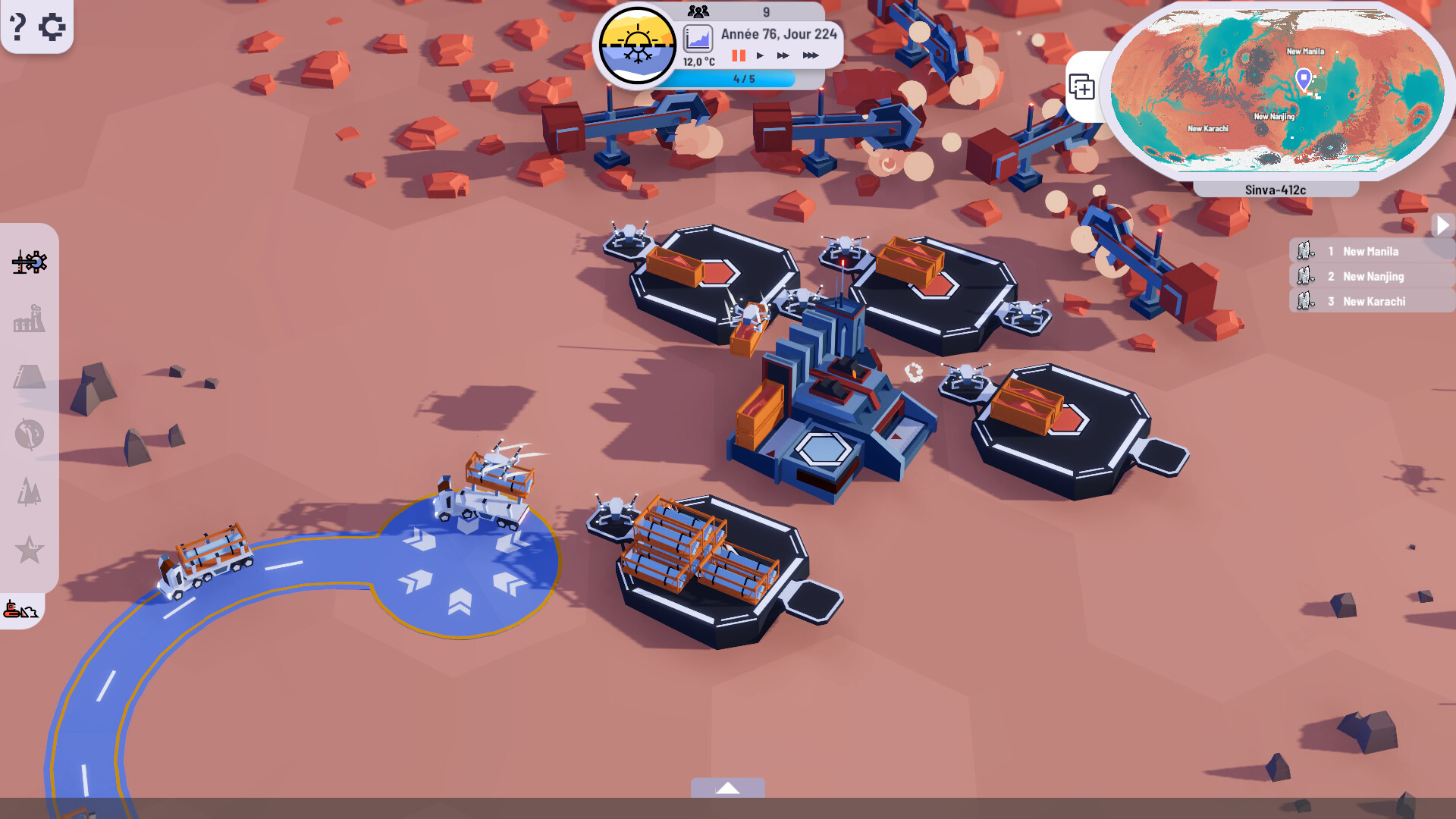Screen dimensions: 1456x819
Task: Open the Help question mark
Action: pos(17,26)
